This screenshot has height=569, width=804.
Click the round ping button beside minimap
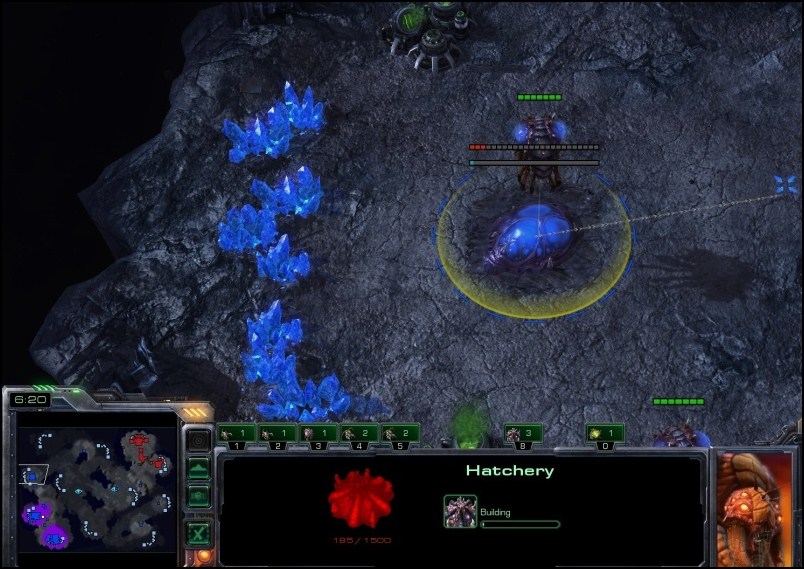[199, 440]
